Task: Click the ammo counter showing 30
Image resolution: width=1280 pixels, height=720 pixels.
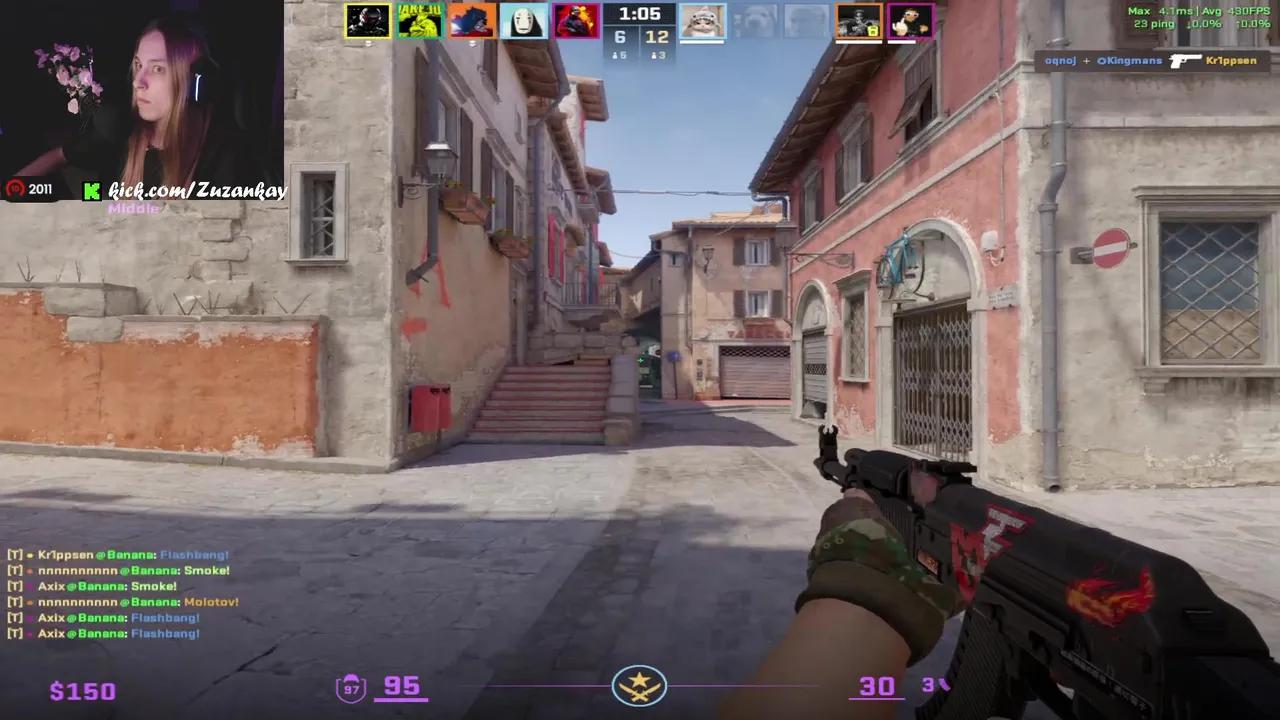Action: (x=876, y=685)
